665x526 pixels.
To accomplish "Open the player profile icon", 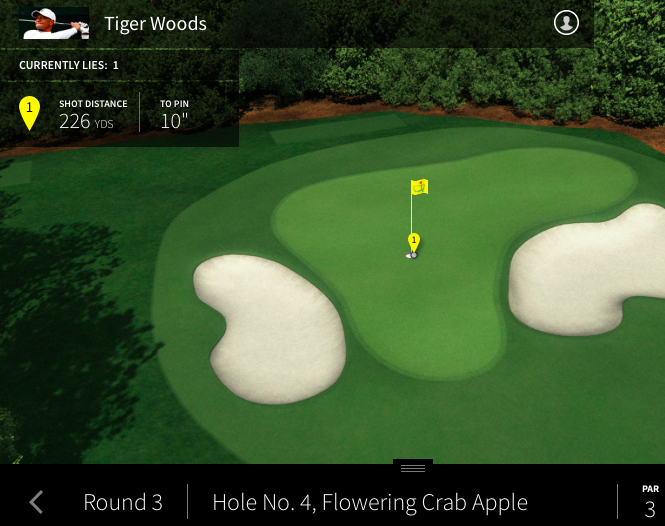I will (x=566, y=23).
